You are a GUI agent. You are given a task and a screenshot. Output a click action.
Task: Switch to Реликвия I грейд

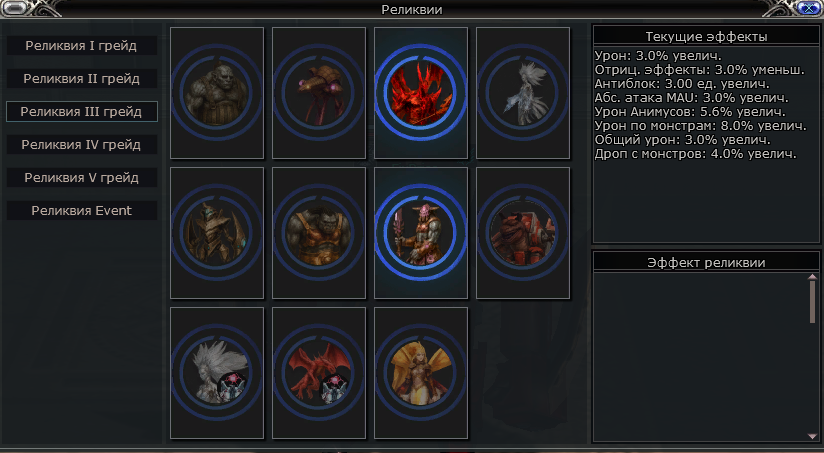[x=82, y=46]
